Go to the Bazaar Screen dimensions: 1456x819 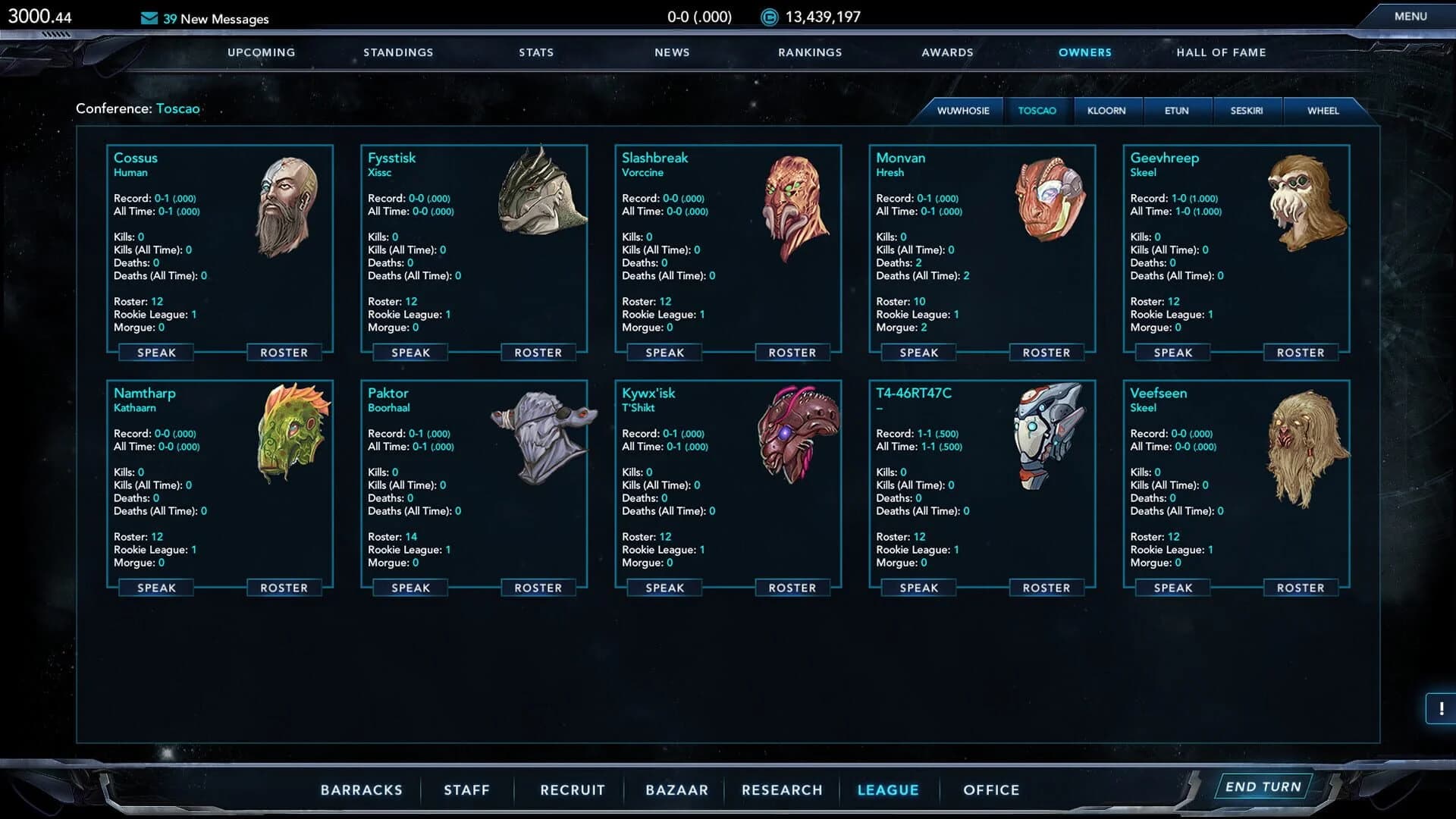(x=676, y=789)
